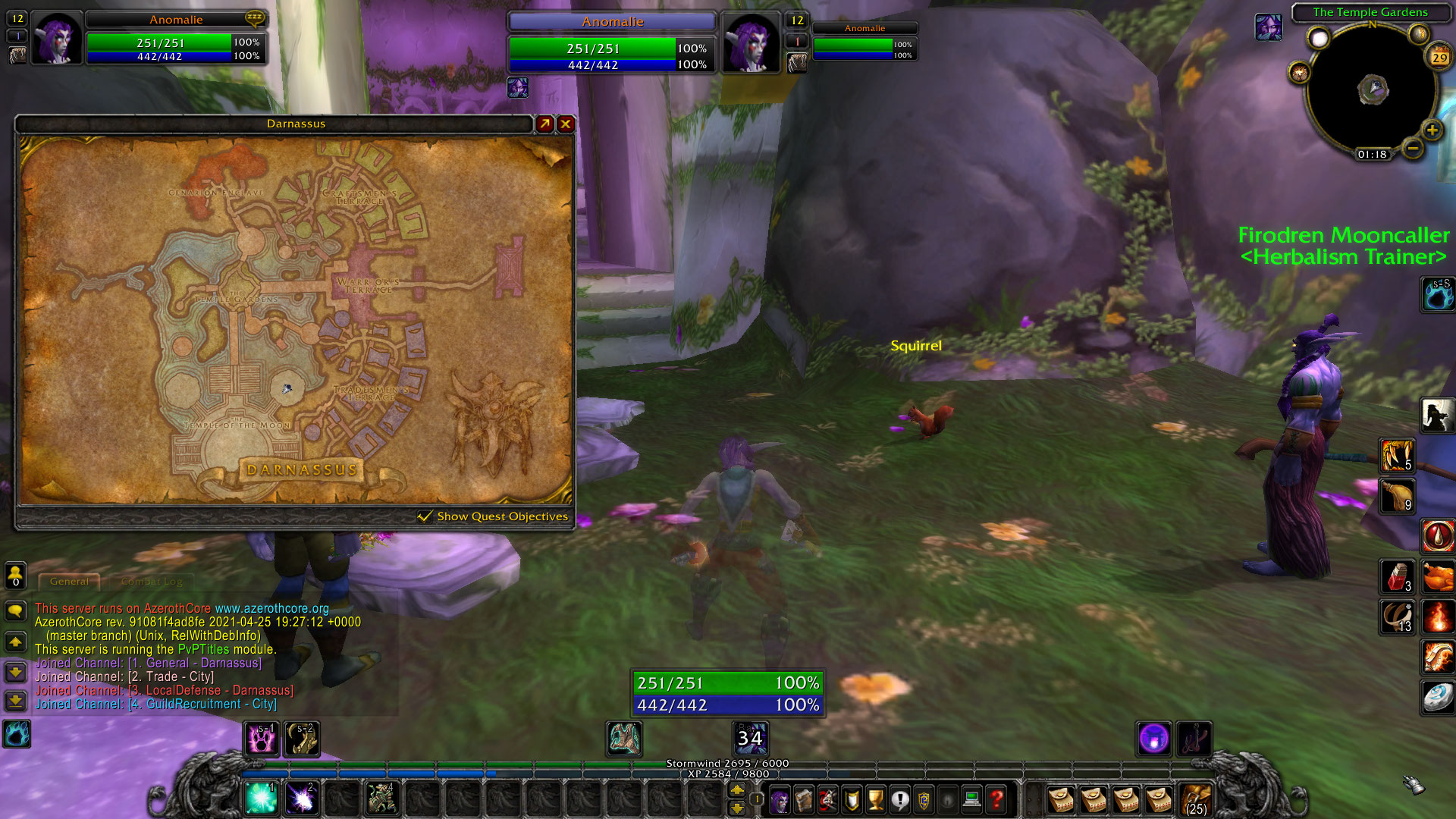The width and height of the screenshot is (1456, 819).
Task: Open the guild panel with Alliance shield icon
Action: (x=924, y=801)
